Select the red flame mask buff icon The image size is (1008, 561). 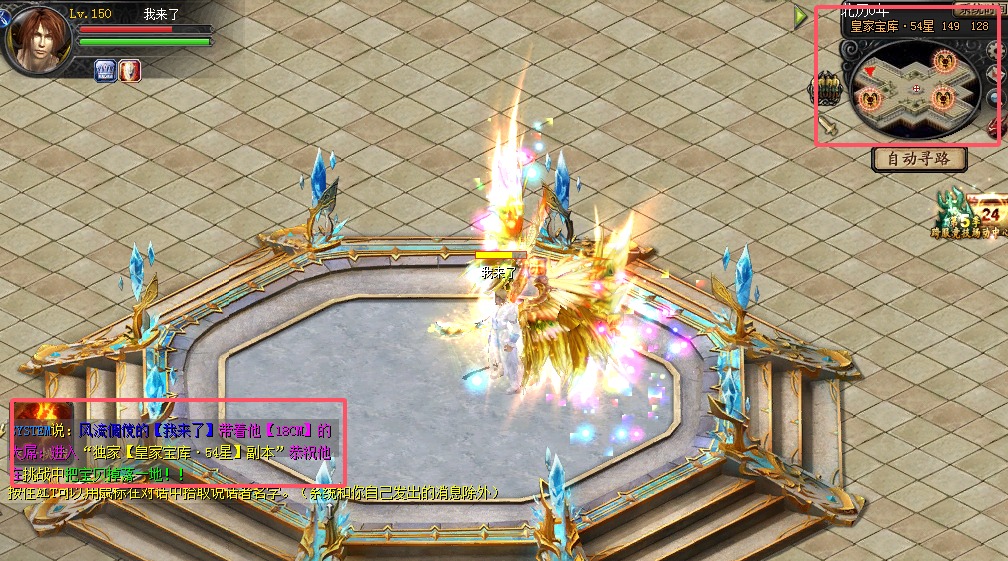point(130,70)
